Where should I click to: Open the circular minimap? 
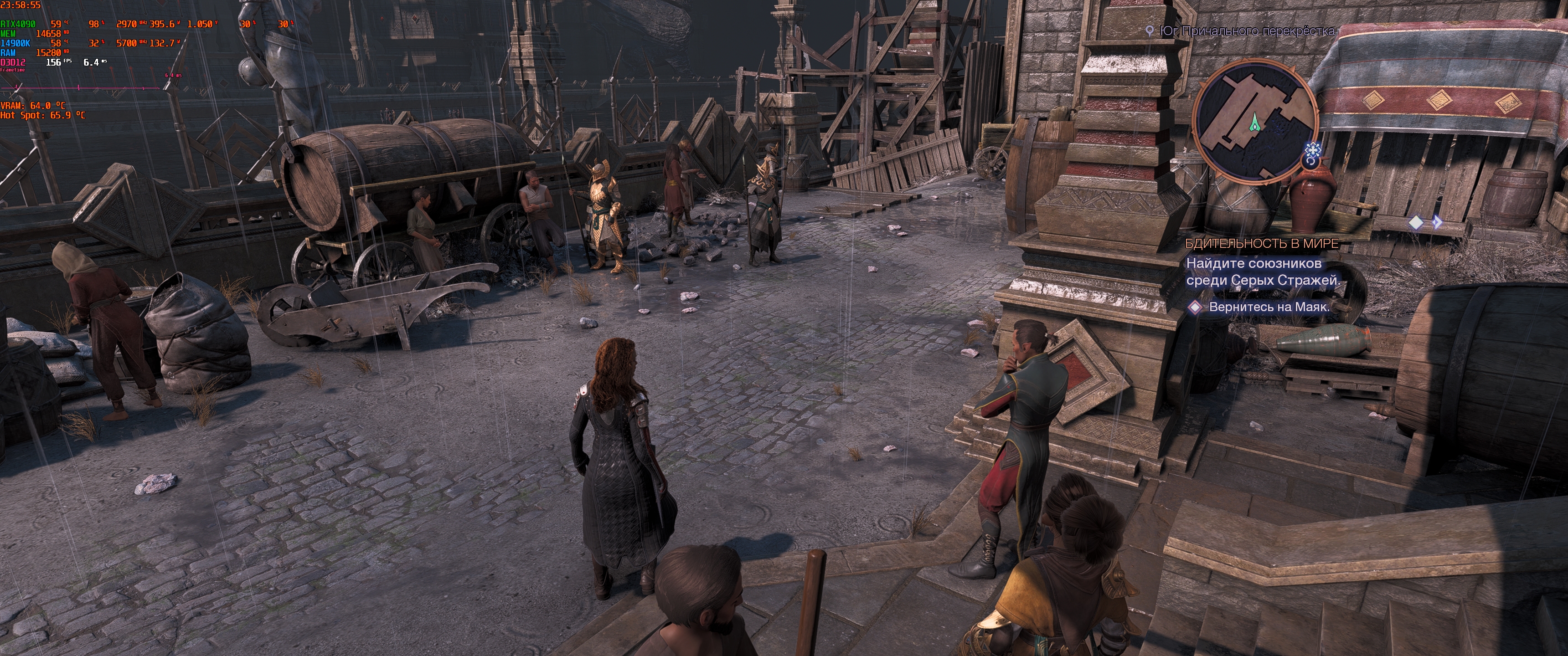coord(1256,123)
